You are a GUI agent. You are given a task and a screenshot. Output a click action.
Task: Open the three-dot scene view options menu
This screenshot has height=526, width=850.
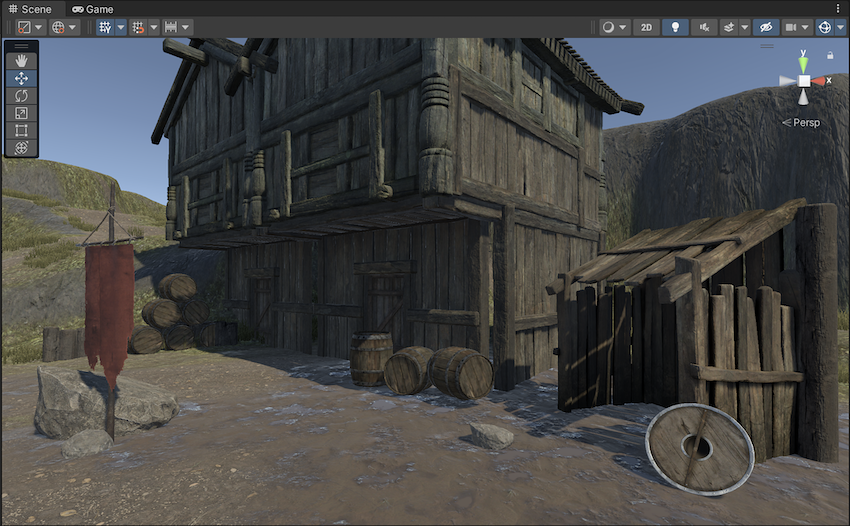838,9
